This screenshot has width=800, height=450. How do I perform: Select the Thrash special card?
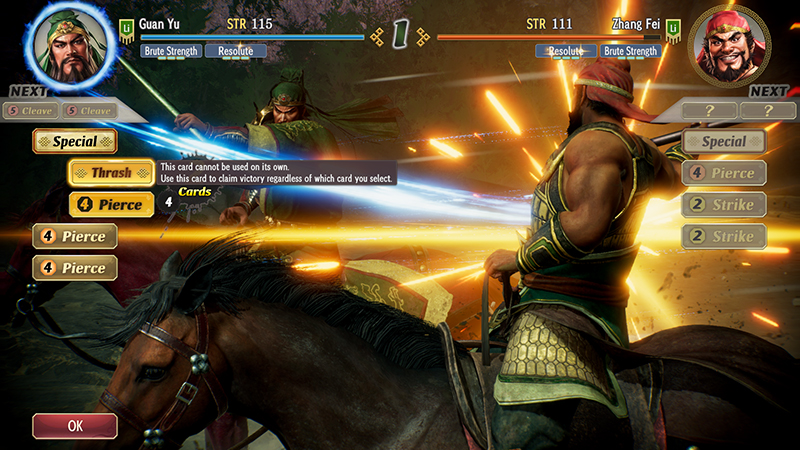111,172
